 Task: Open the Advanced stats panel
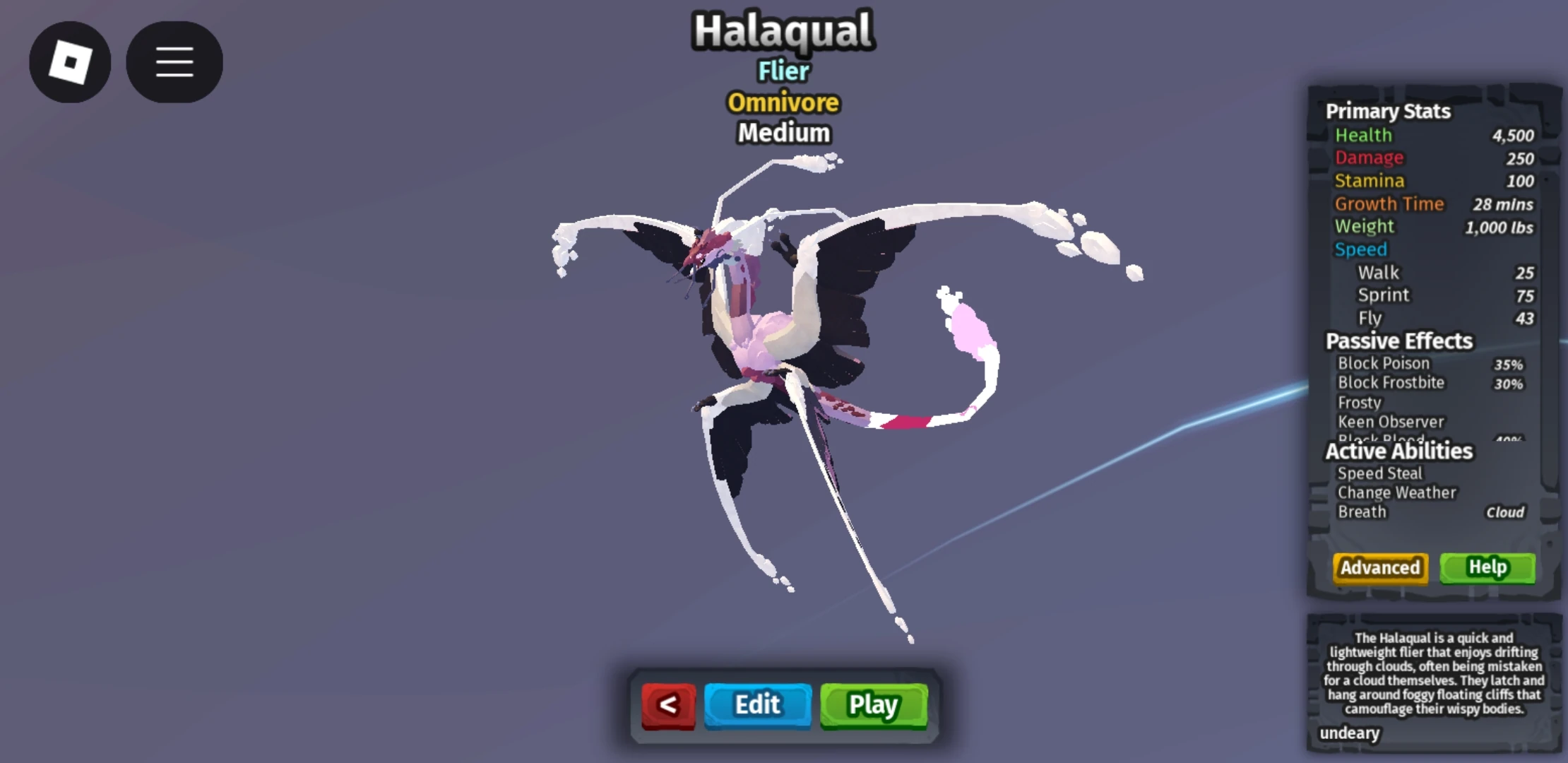[1379, 568]
